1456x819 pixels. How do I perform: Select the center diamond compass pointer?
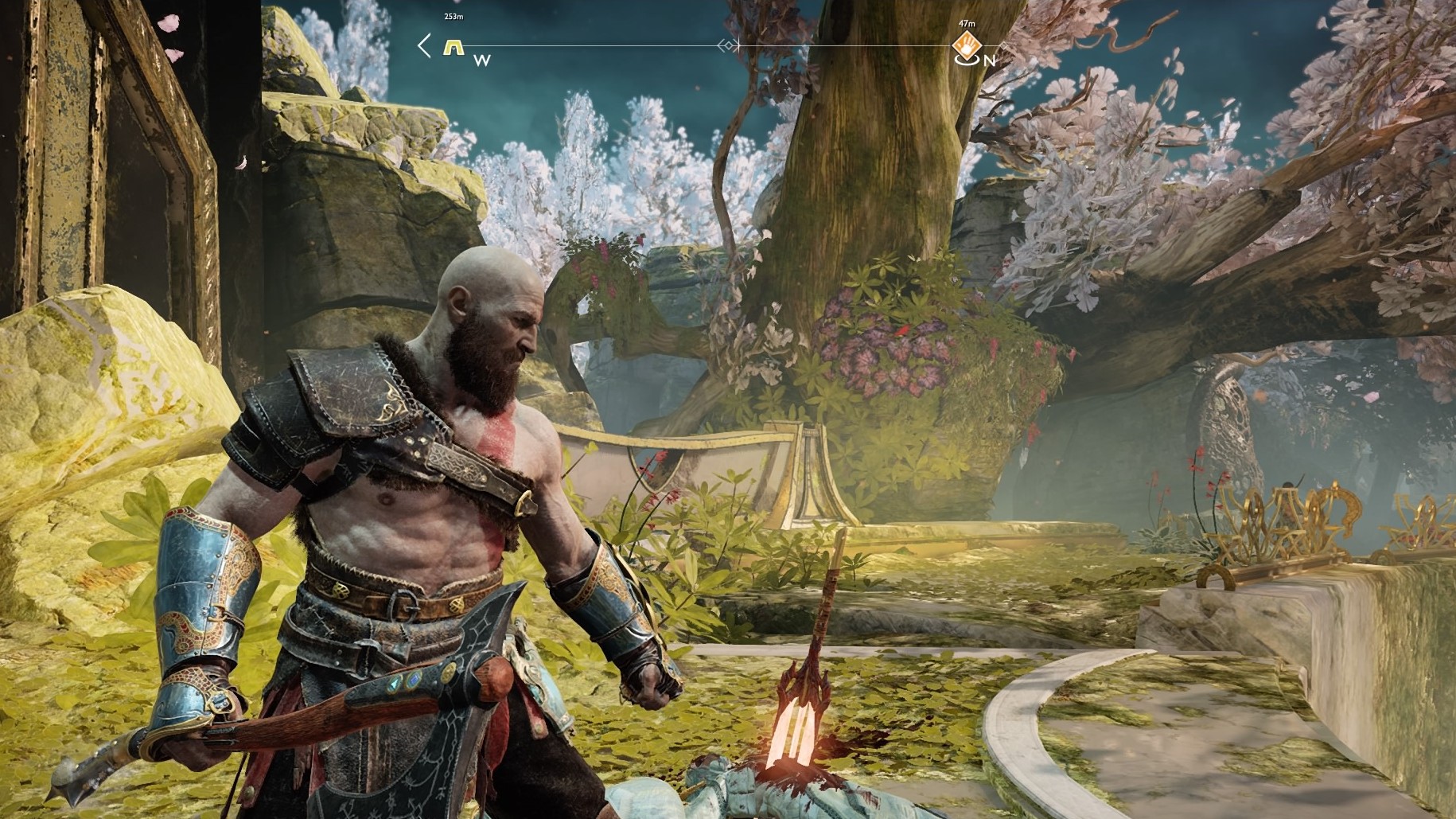[x=727, y=46]
